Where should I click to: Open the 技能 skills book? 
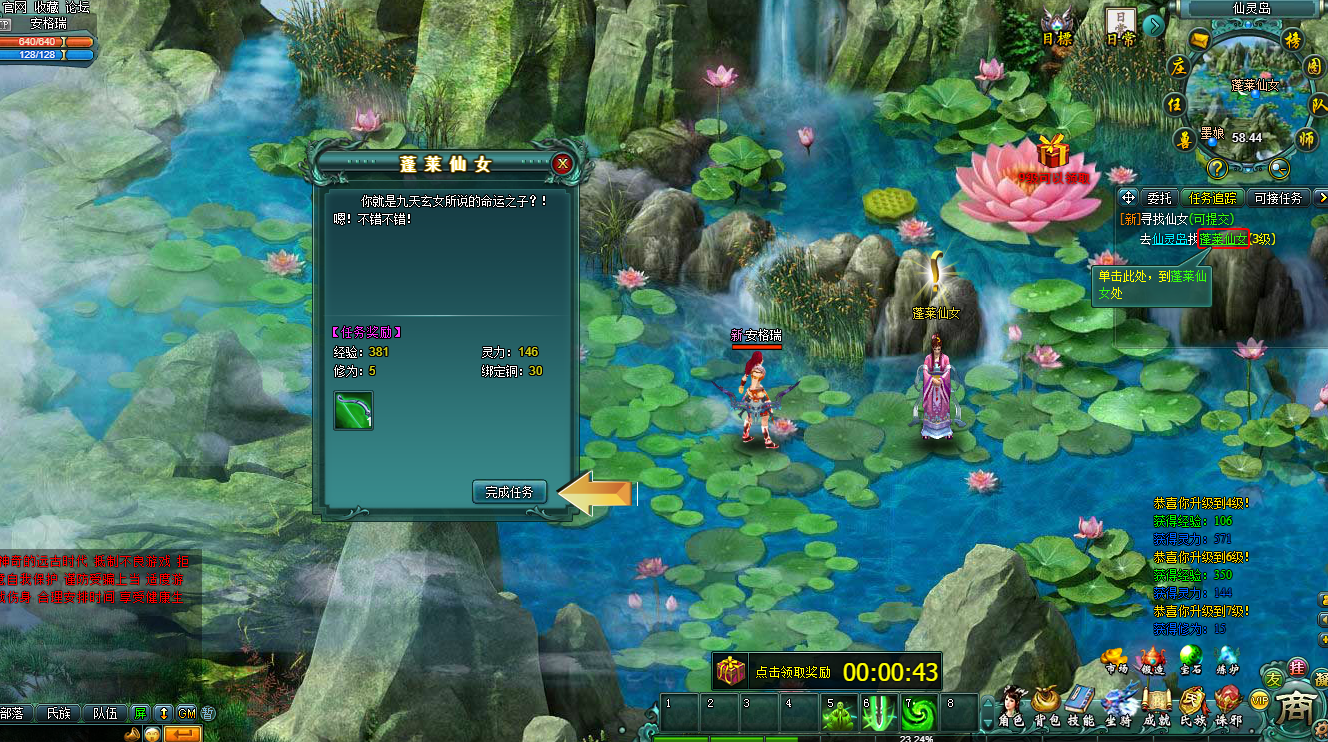click(1081, 705)
